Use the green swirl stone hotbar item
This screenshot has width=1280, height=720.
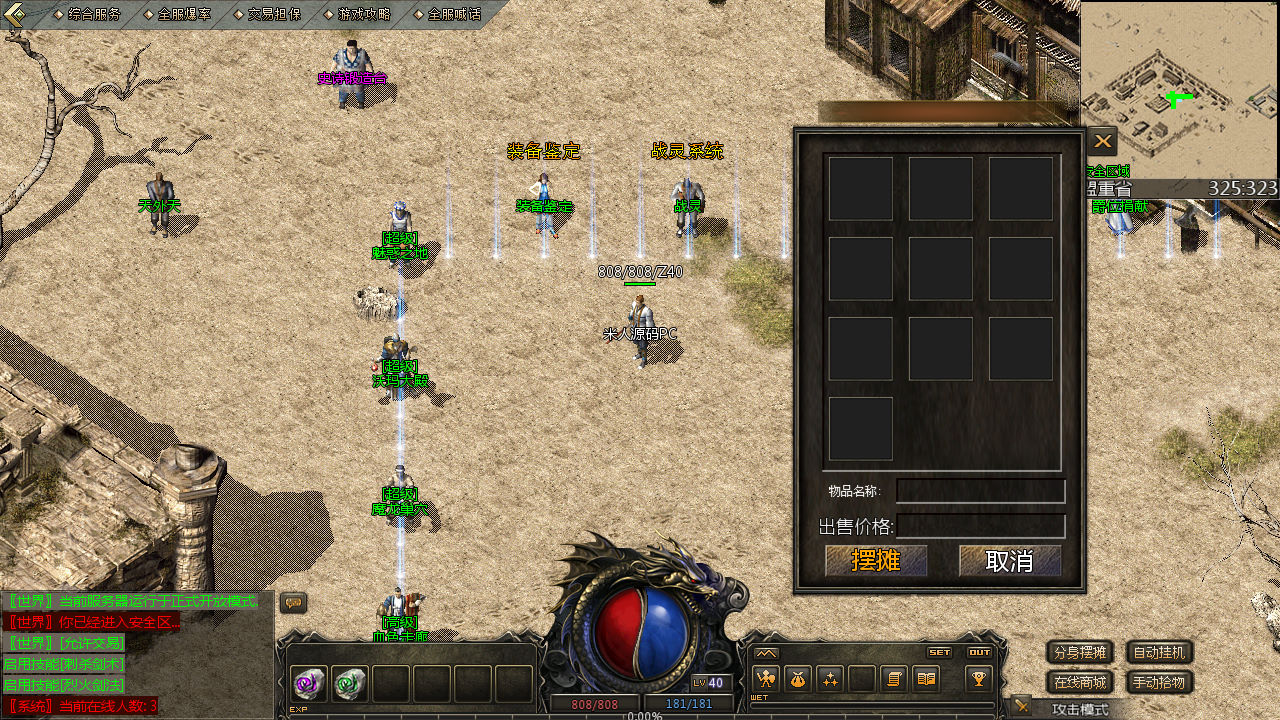coord(349,684)
